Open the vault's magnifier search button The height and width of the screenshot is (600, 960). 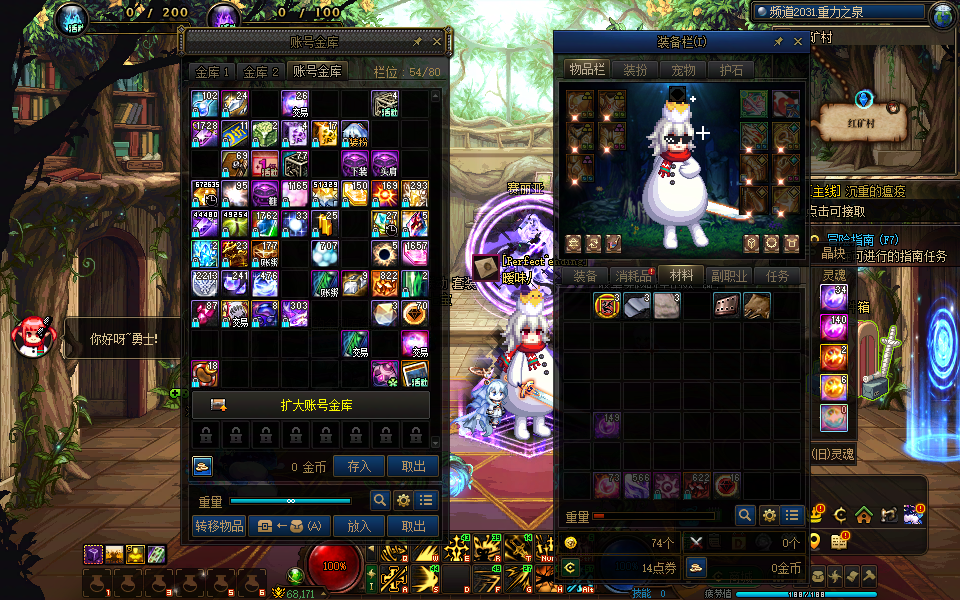[380, 501]
